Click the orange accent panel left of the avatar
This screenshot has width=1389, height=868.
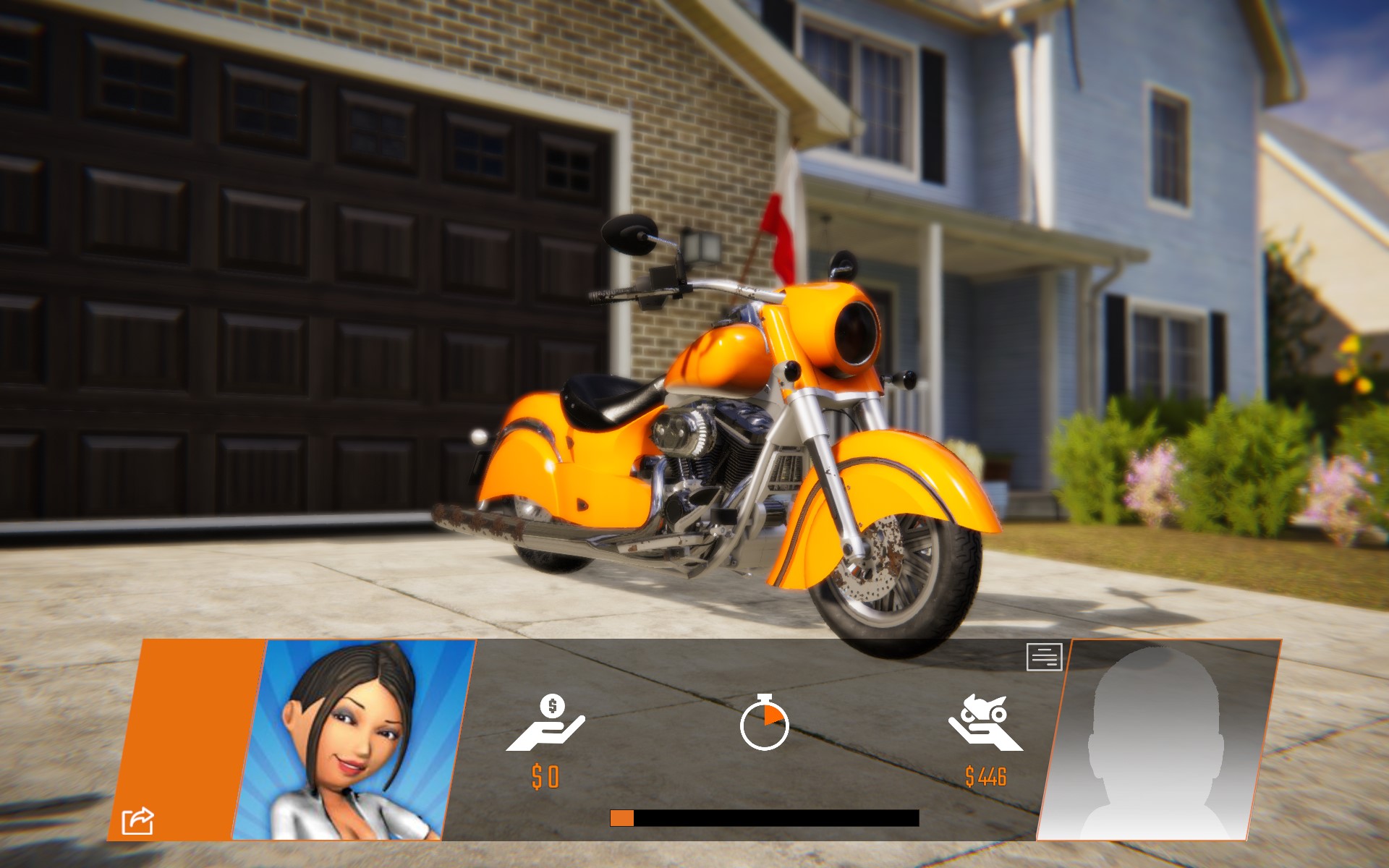[x=195, y=738]
